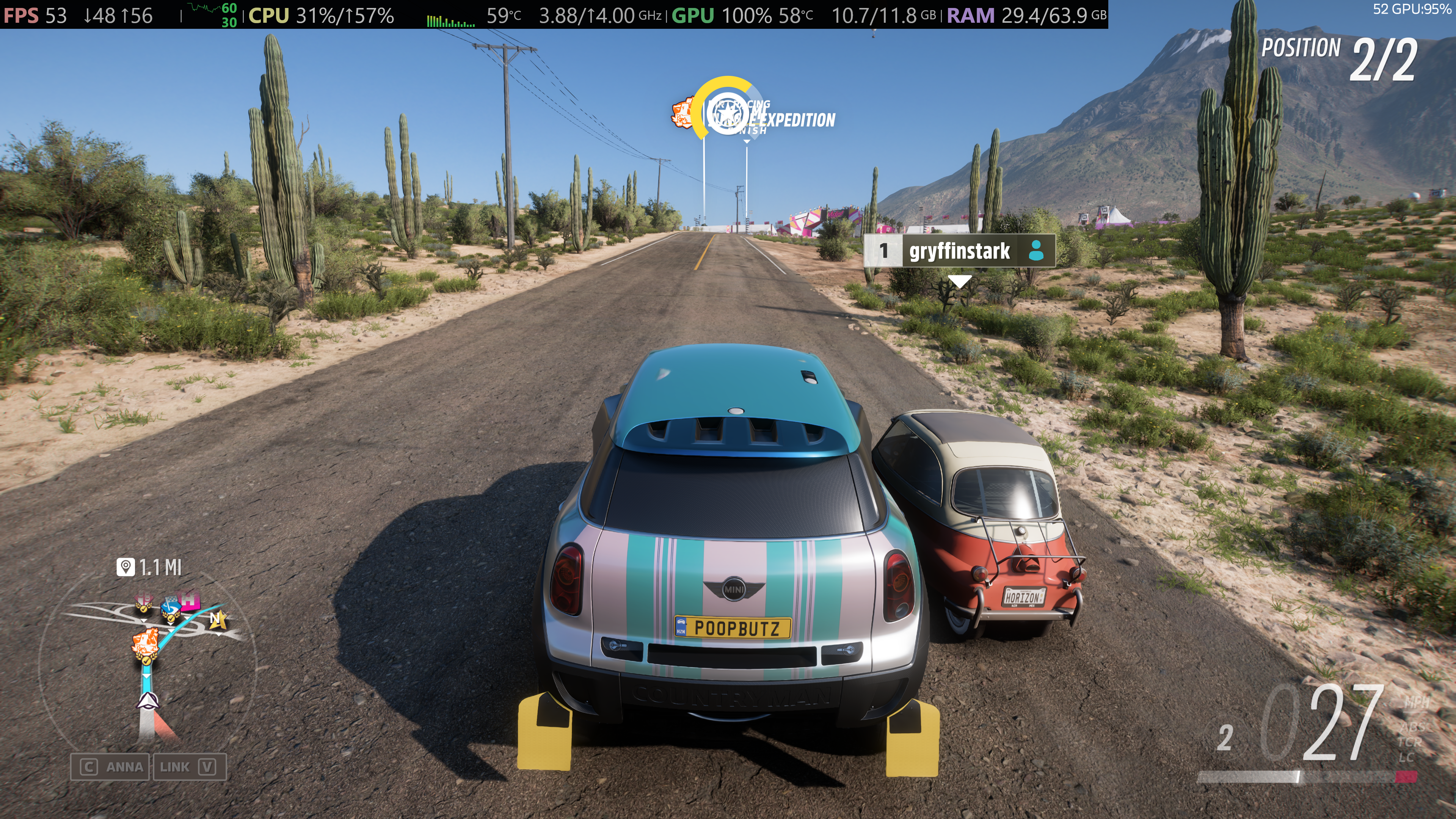Activate the LINK chat button
This screenshot has width=1456, height=819.
point(189,767)
